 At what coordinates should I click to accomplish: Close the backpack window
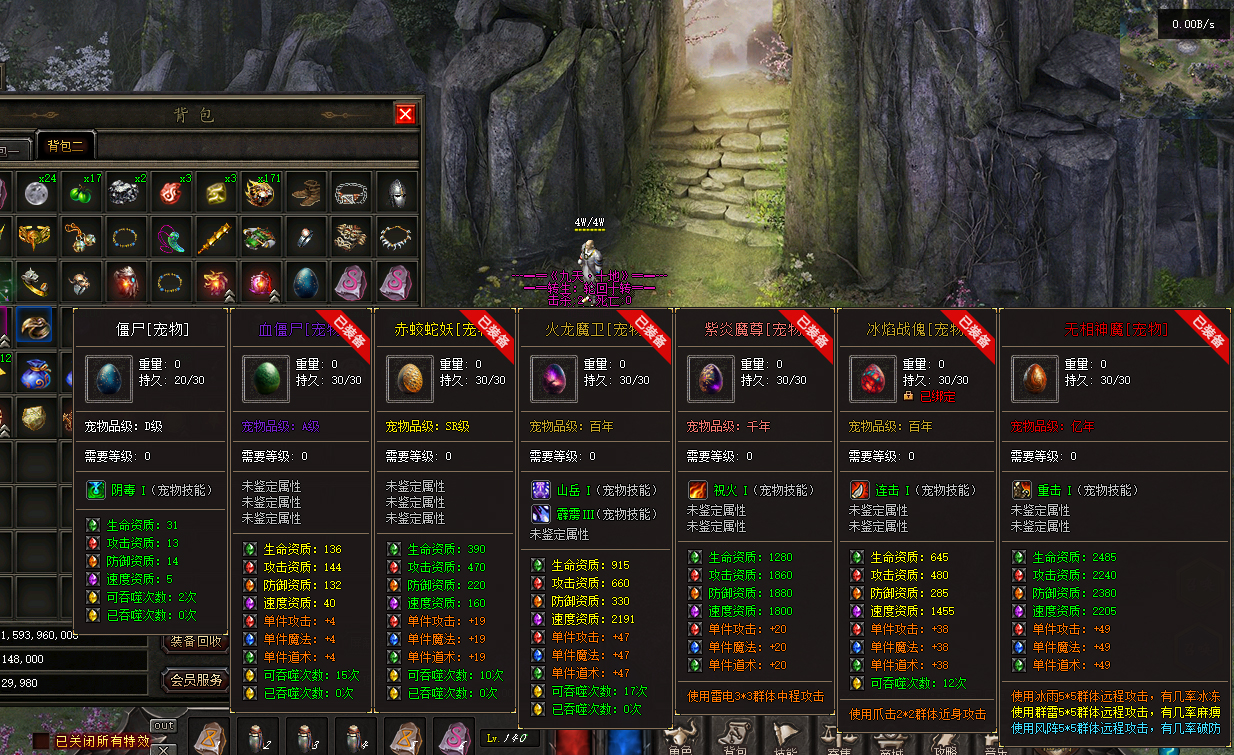click(x=405, y=114)
